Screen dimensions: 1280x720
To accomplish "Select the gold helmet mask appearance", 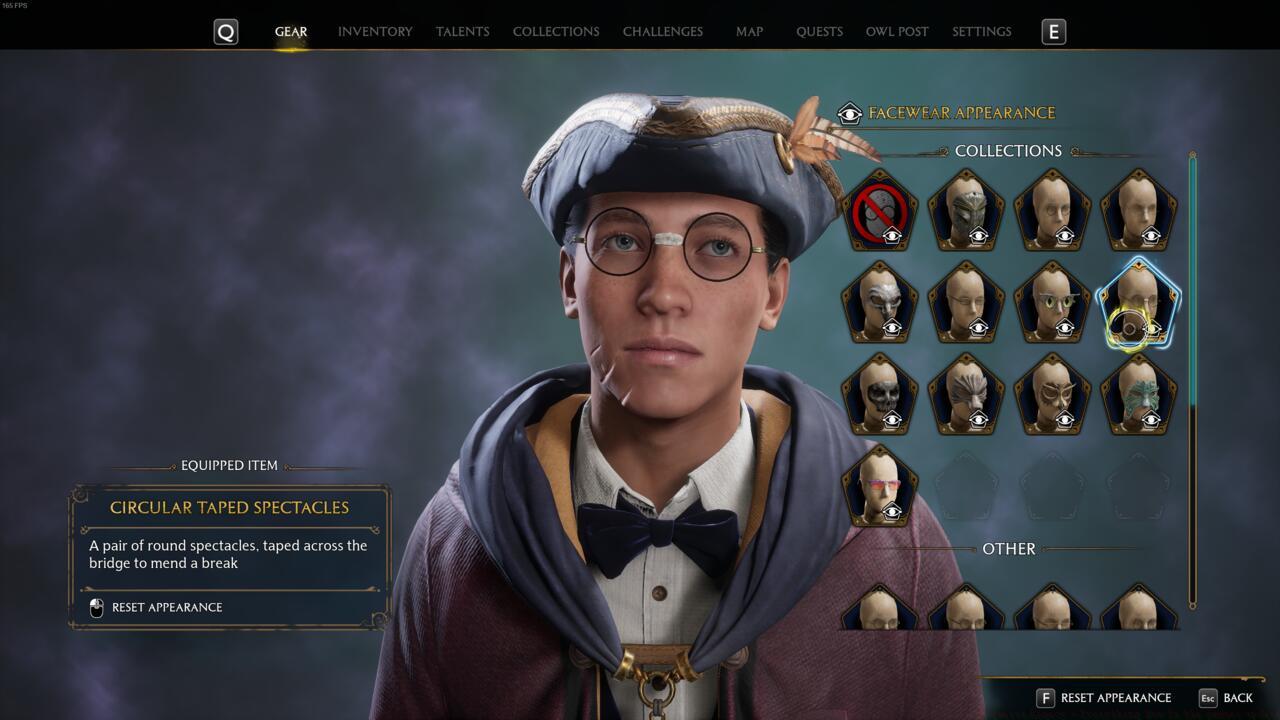I will point(966,211).
